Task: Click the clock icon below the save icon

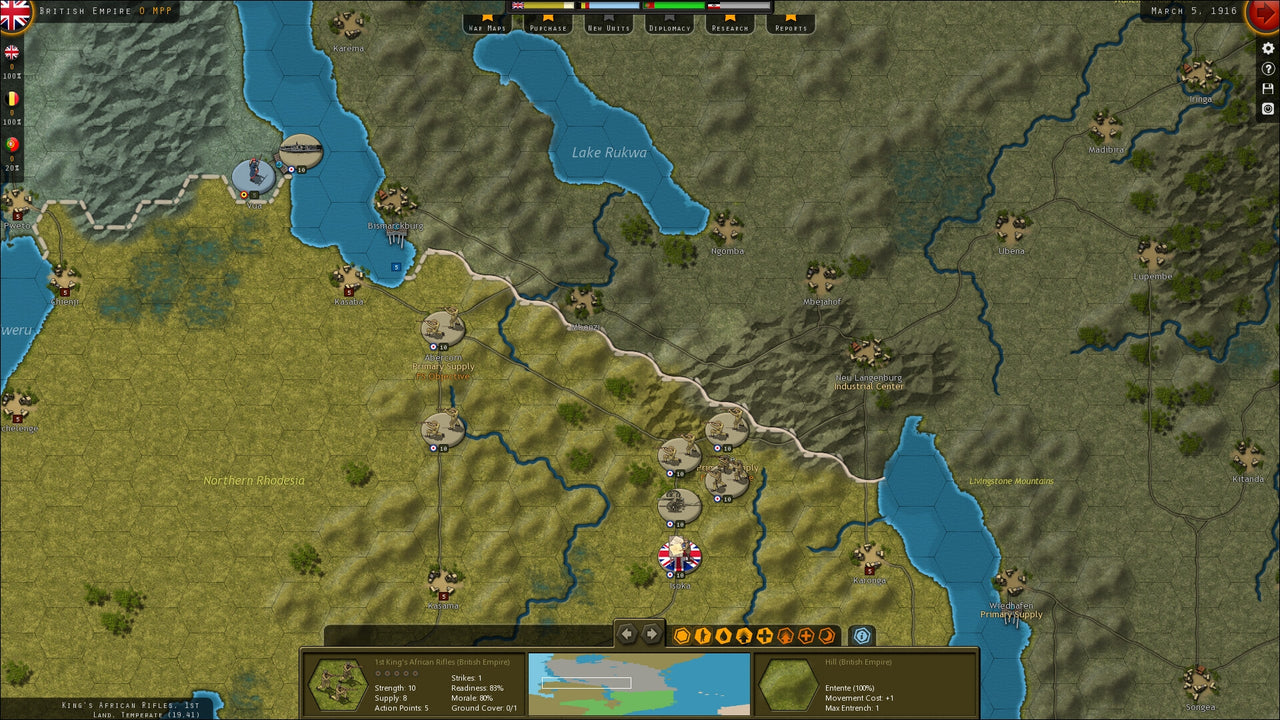Action: 1268,108
